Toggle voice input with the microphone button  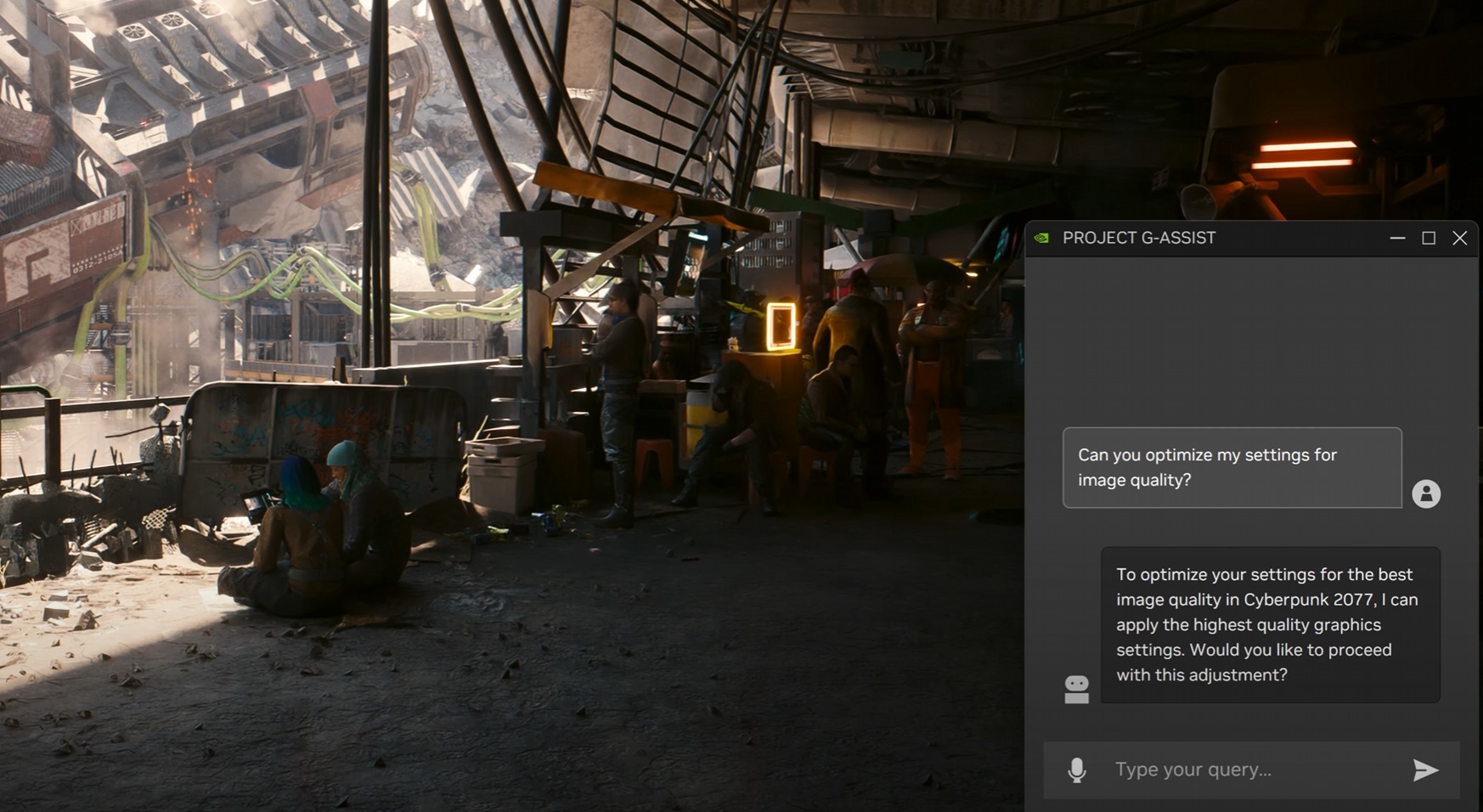1078,770
